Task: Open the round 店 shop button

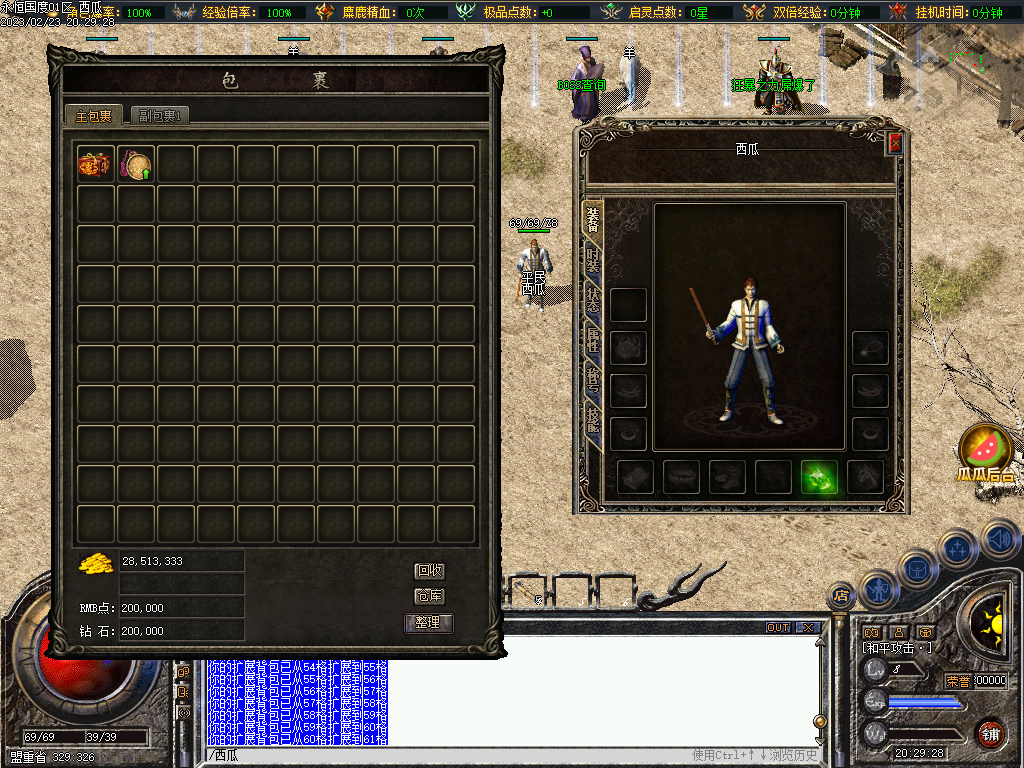Action: [842, 596]
